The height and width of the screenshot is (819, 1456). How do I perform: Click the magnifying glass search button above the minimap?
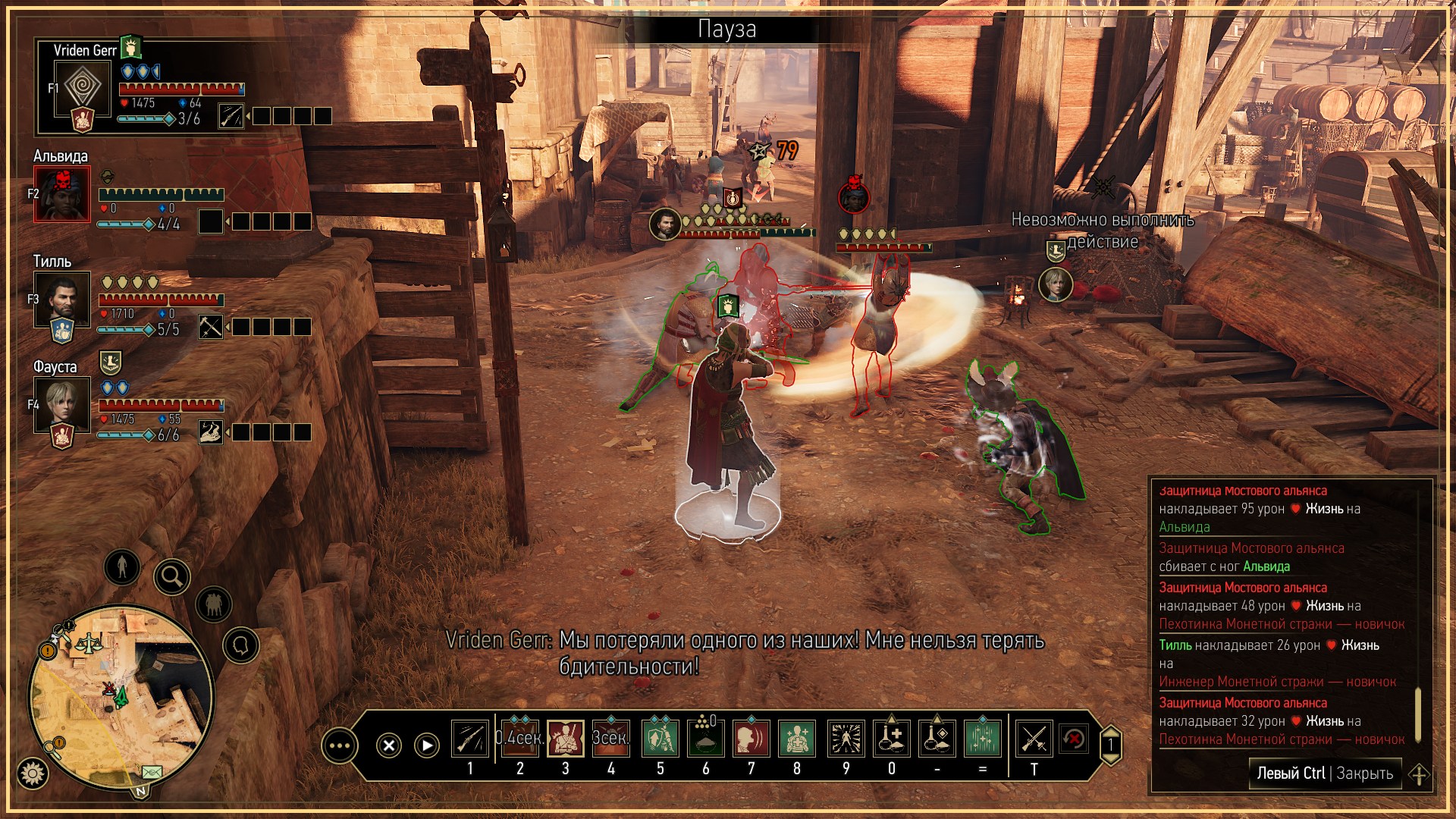(172, 577)
